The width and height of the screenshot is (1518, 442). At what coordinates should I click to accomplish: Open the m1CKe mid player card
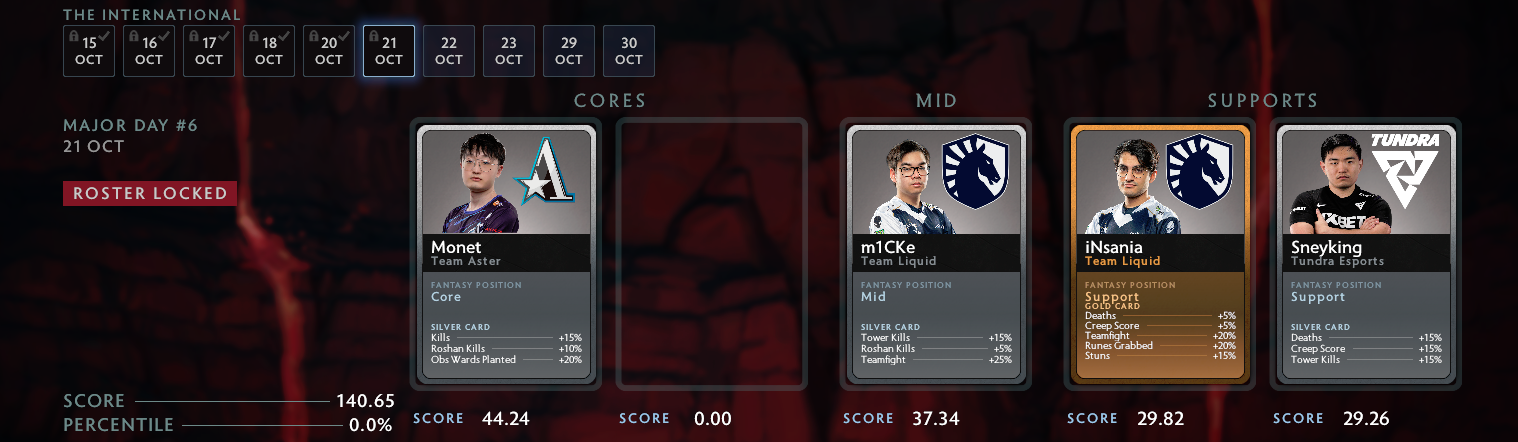tap(936, 253)
